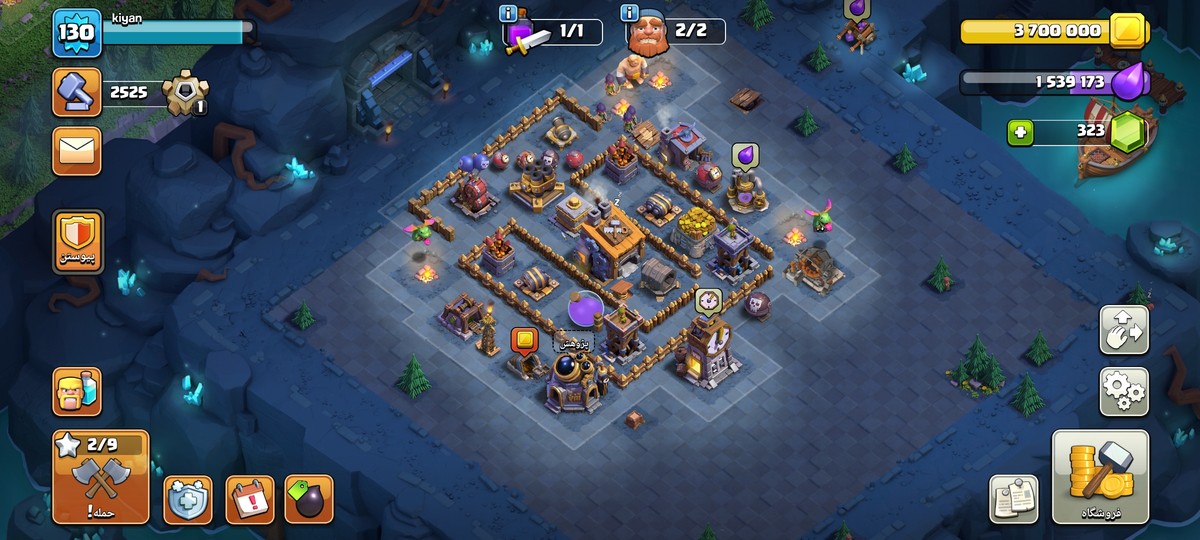Click the green plus to buy gems
The height and width of the screenshot is (540, 1200).
(x=1020, y=132)
